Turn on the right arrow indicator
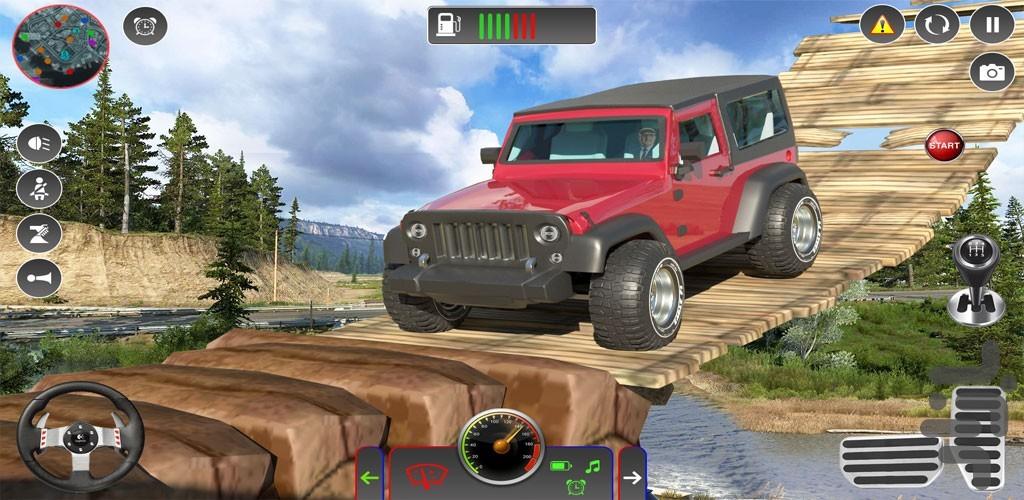Screen dimensions: 1024x500 (632, 477)
